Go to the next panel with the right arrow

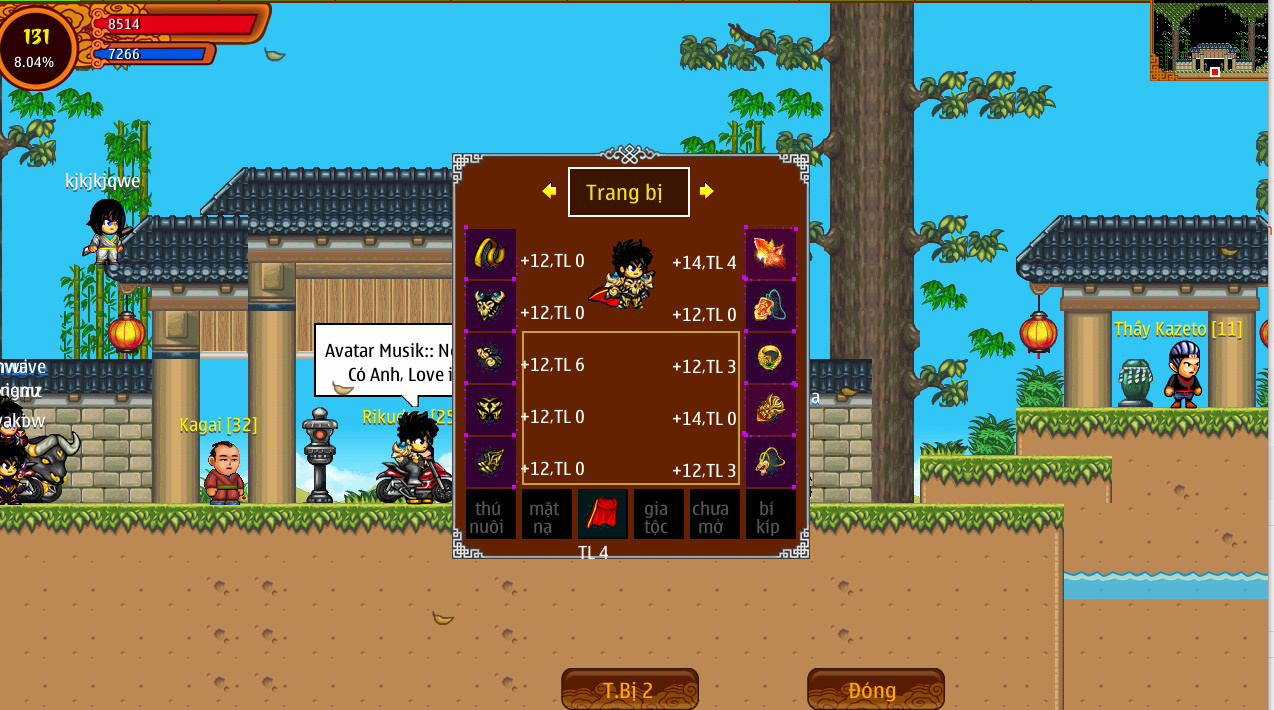tap(707, 191)
